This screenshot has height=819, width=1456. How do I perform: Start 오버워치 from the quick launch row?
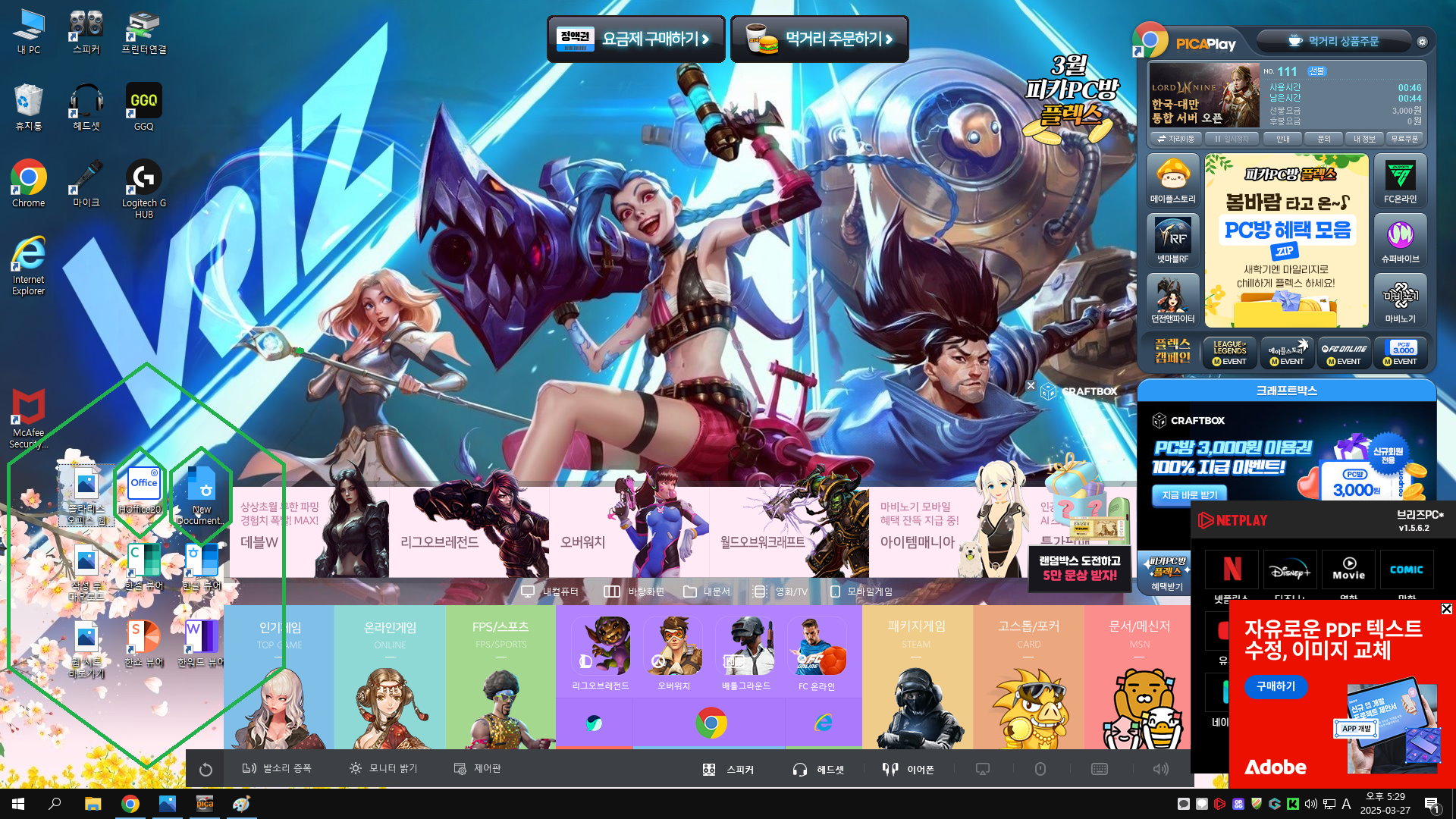pyautogui.click(x=673, y=653)
